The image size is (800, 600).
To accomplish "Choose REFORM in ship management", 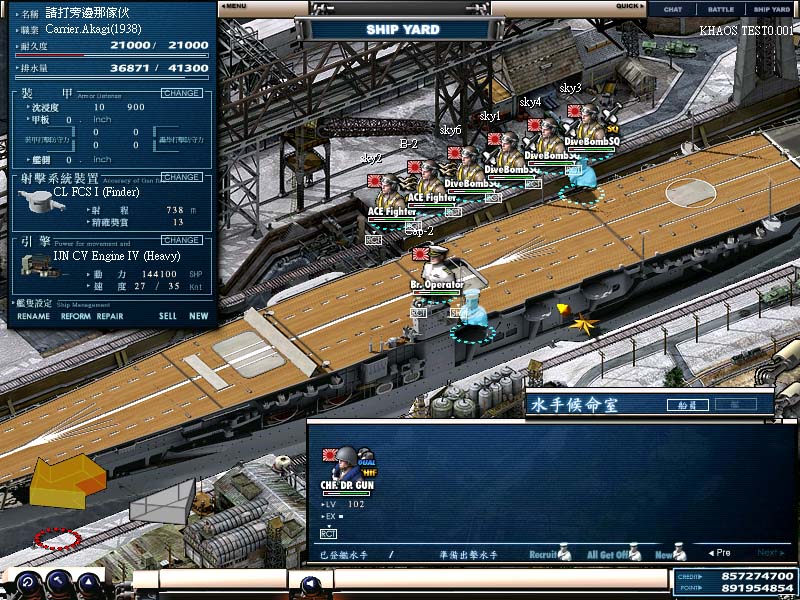I will pyautogui.click(x=75, y=316).
